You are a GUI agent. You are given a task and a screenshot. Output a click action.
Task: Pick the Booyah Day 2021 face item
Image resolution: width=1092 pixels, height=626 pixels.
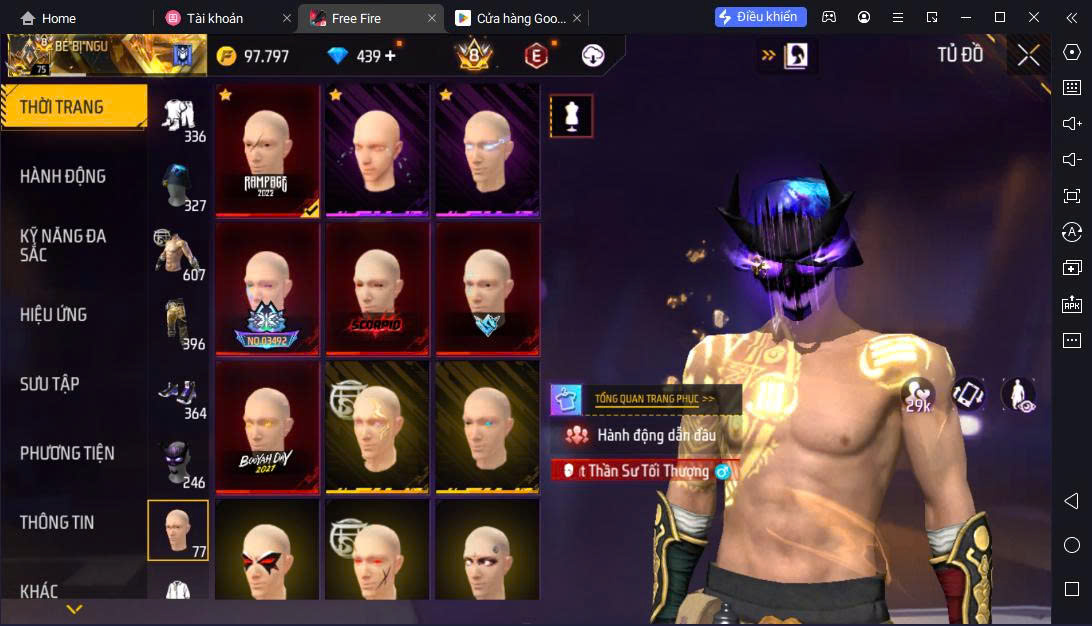tap(267, 427)
